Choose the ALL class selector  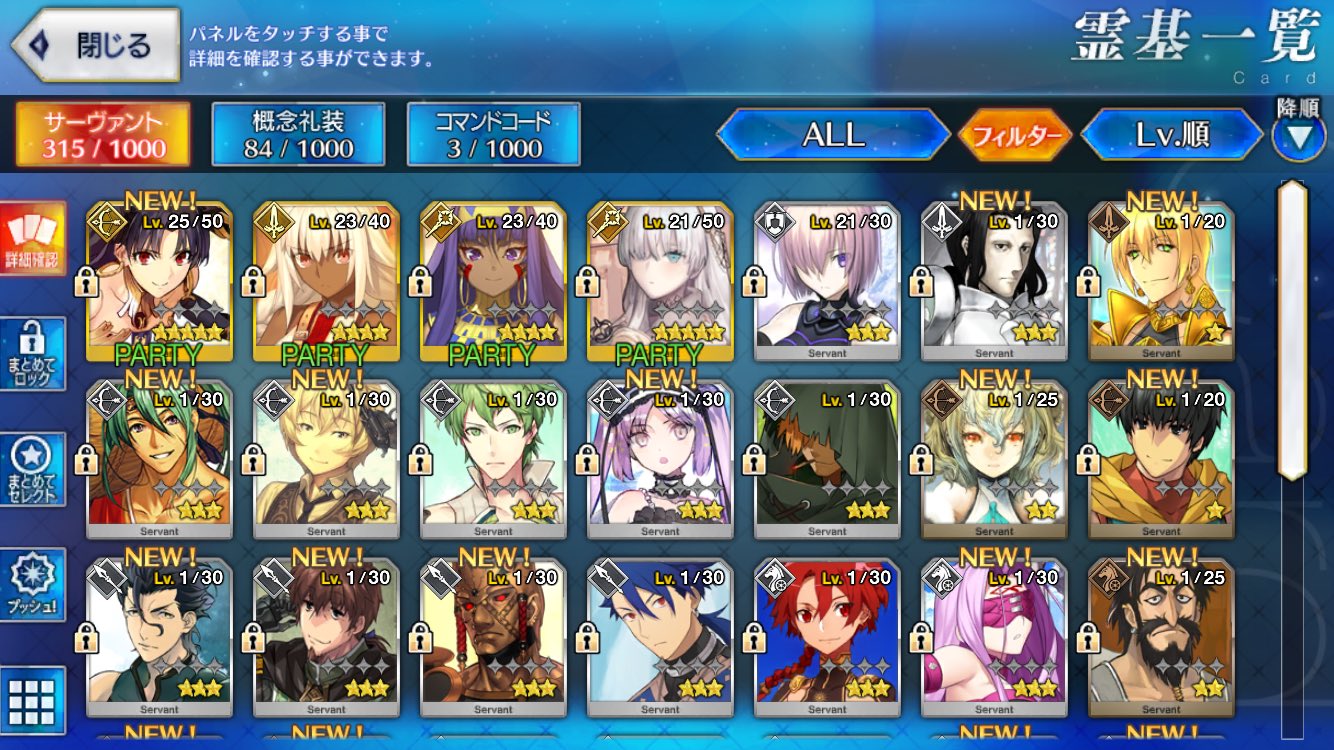833,135
